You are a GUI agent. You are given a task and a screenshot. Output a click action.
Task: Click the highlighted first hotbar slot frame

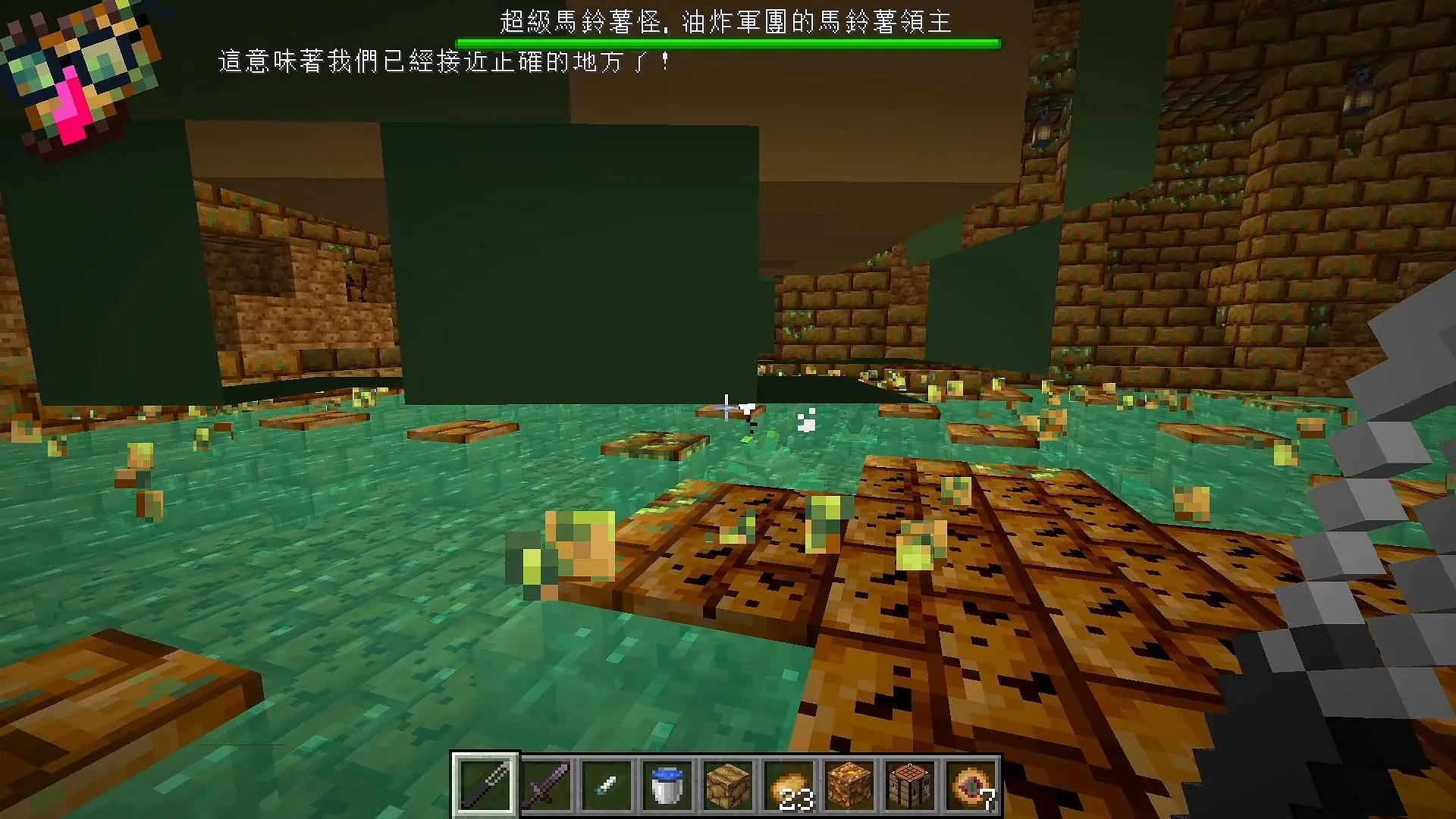pyautogui.click(x=483, y=785)
